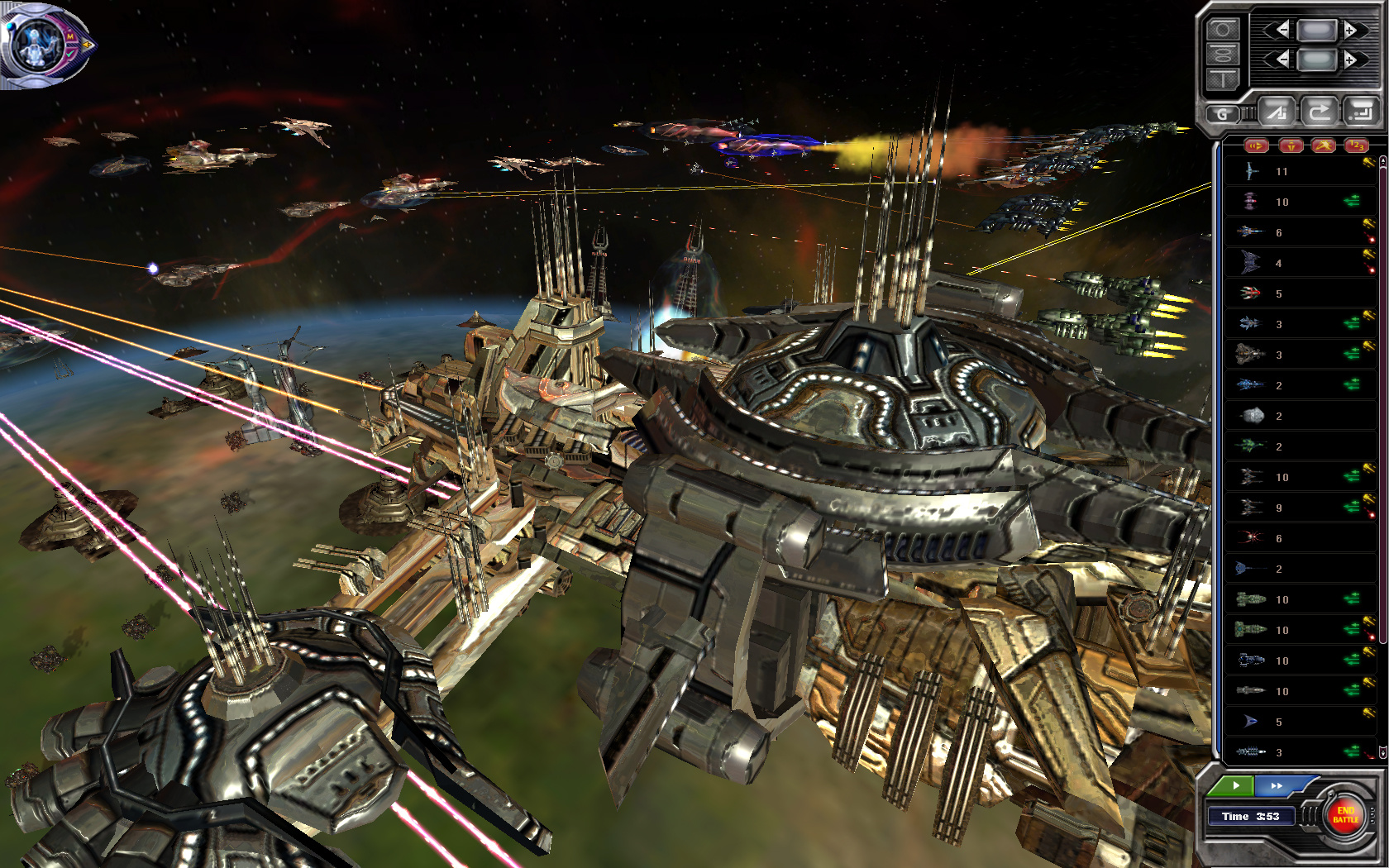The width and height of the screenshot is (1389, 868).
Task: End the battle with the red button
Action: (x=1345, y=815)
